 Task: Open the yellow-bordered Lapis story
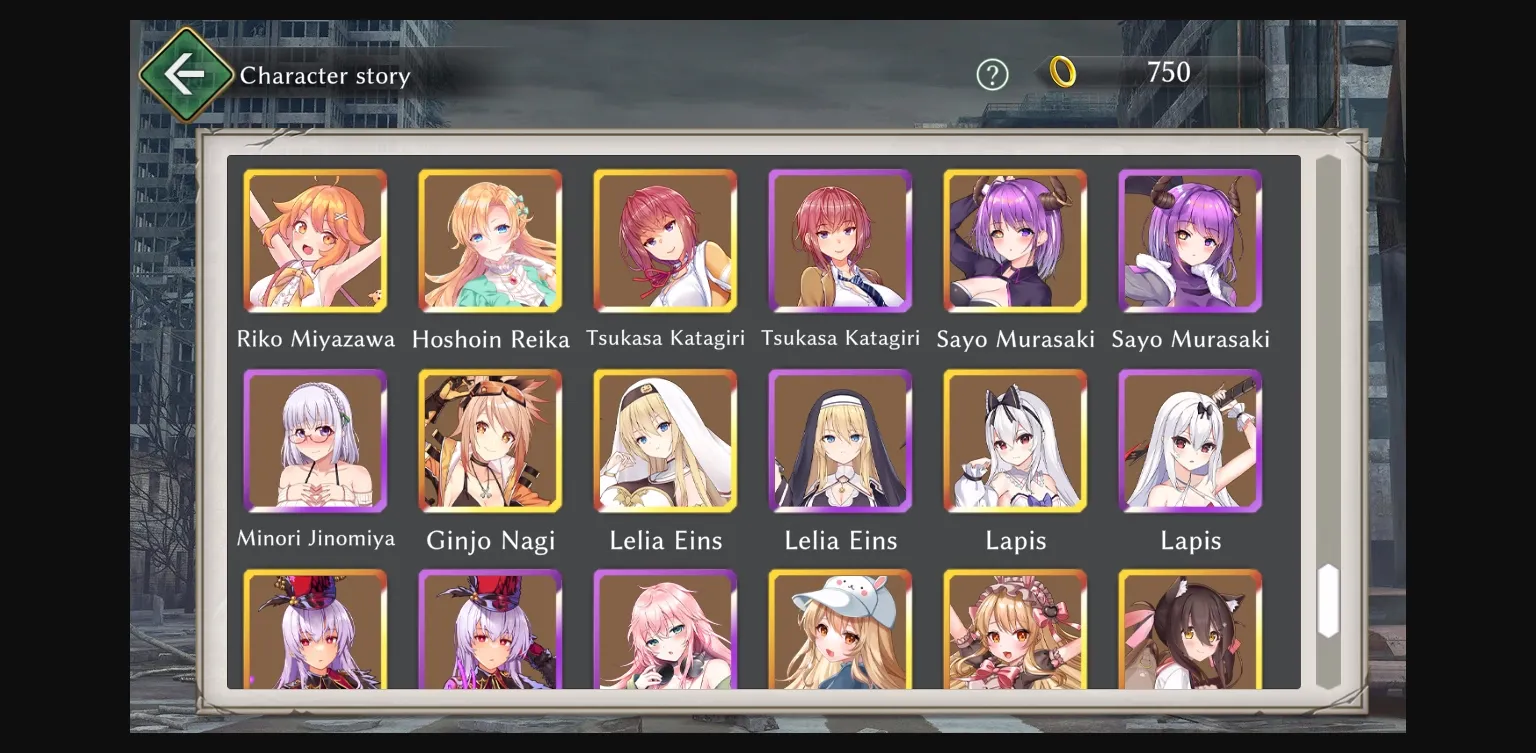[x=1015, y=442]
